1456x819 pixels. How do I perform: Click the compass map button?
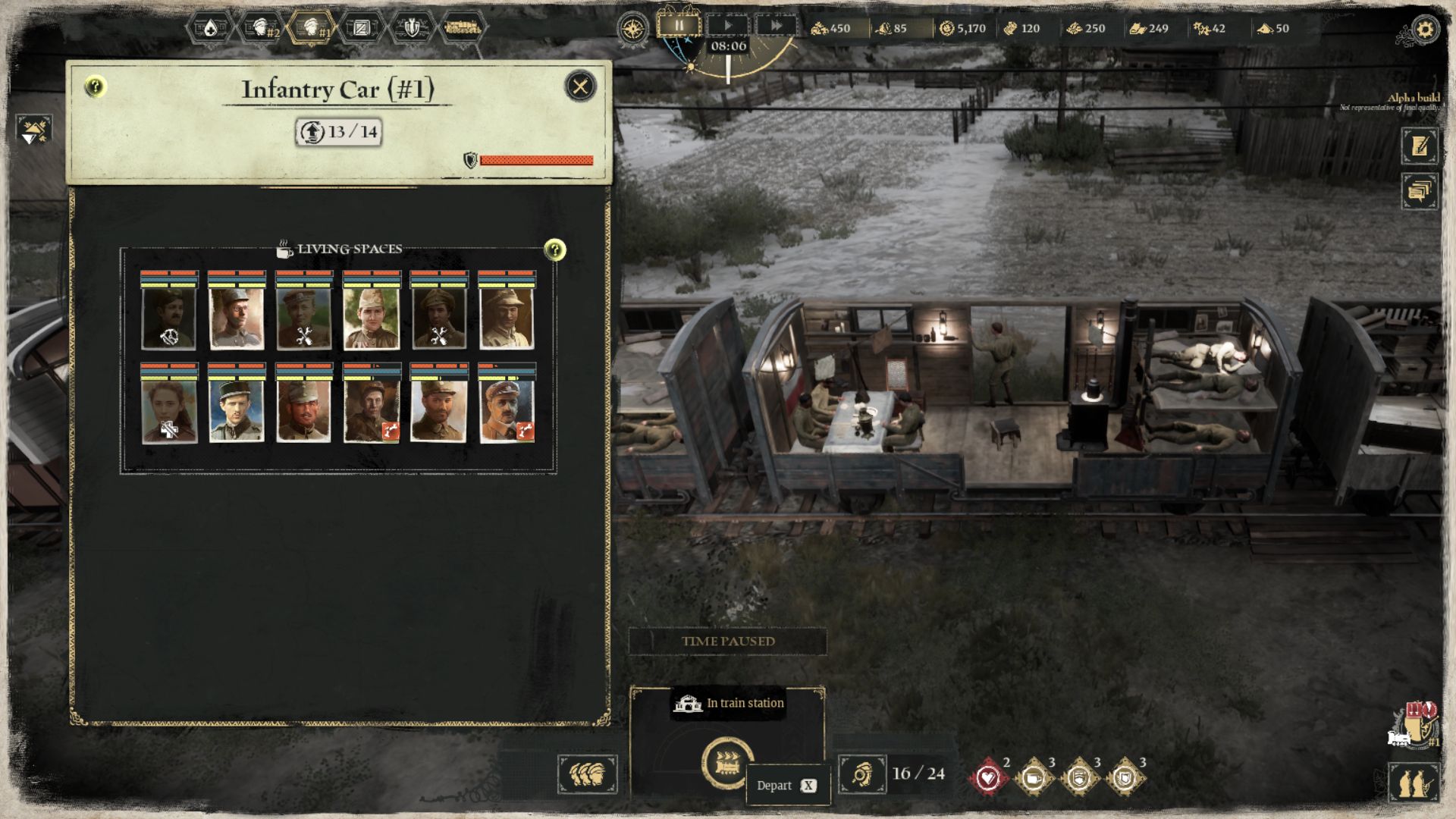pyautogui.click(x=632, y=29)
